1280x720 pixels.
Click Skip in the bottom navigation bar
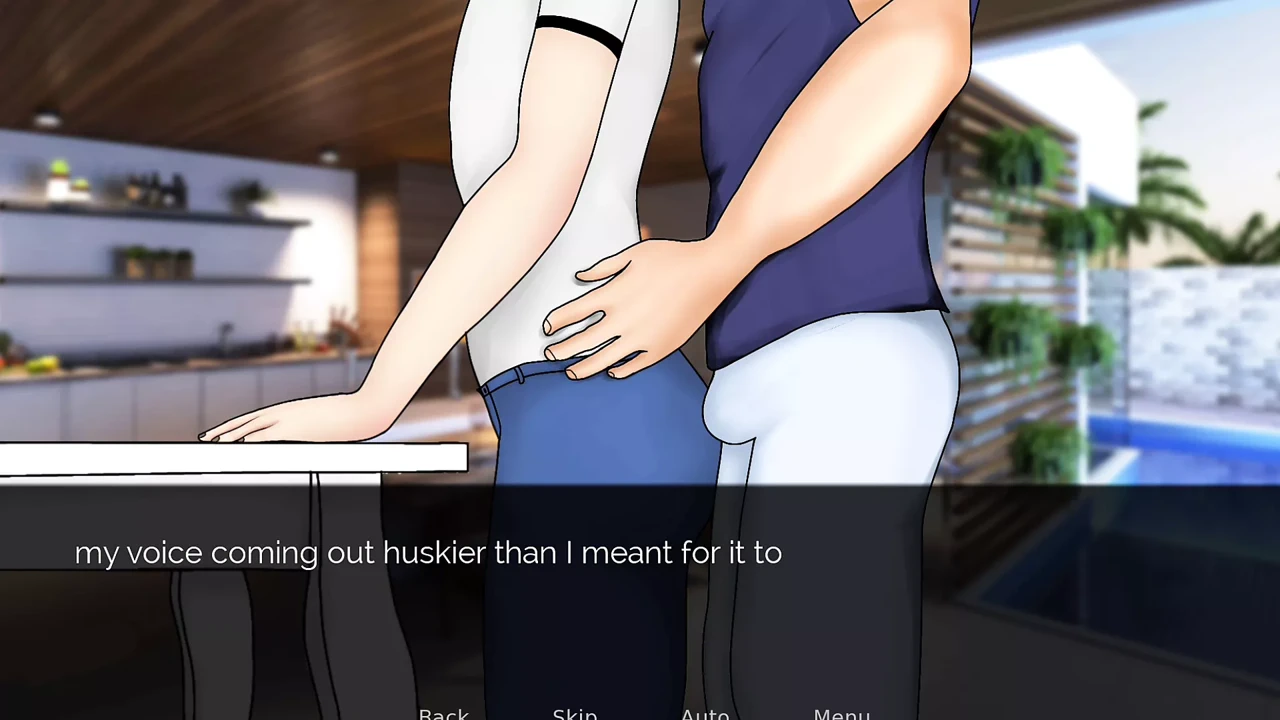(x=575, y=712)
